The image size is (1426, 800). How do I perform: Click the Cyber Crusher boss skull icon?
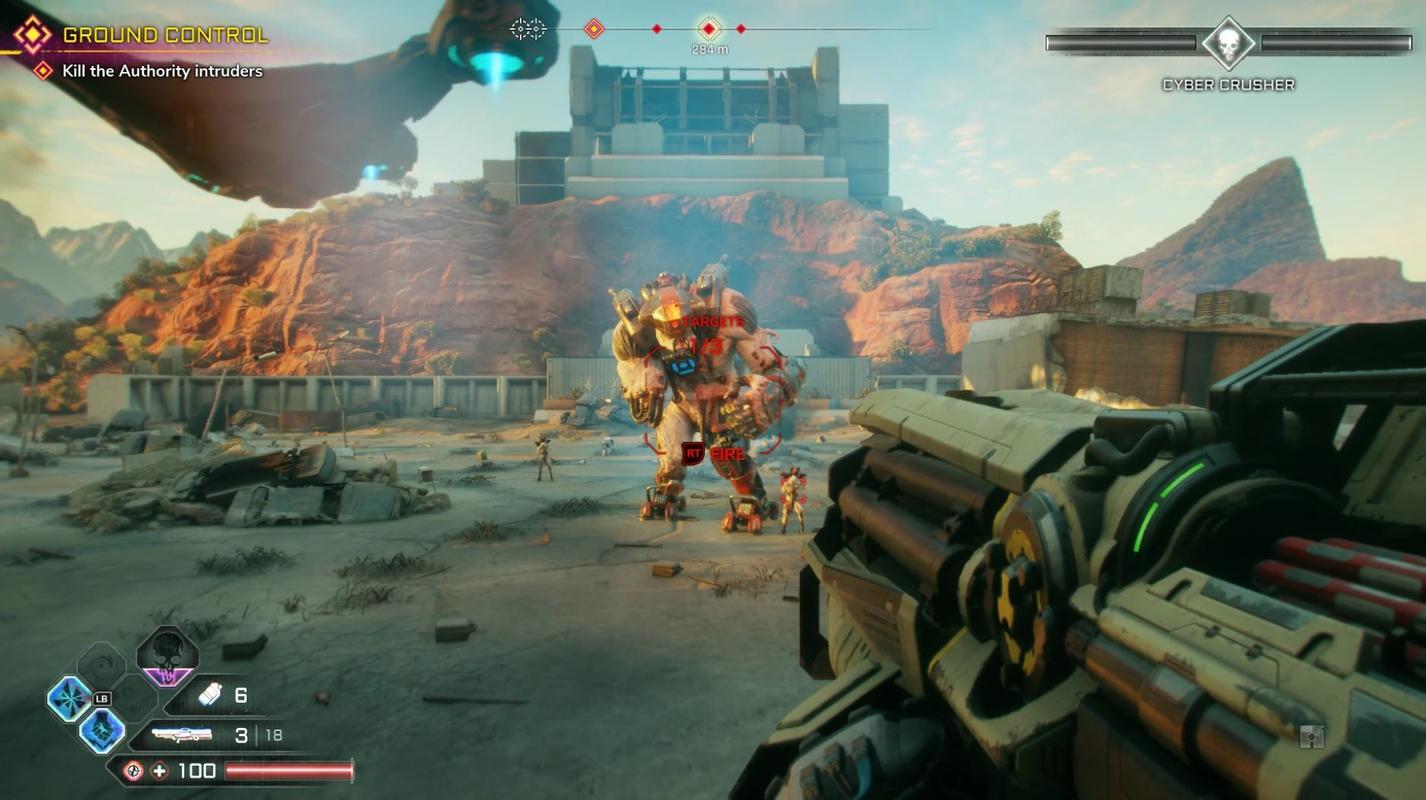coord(1228,43)
